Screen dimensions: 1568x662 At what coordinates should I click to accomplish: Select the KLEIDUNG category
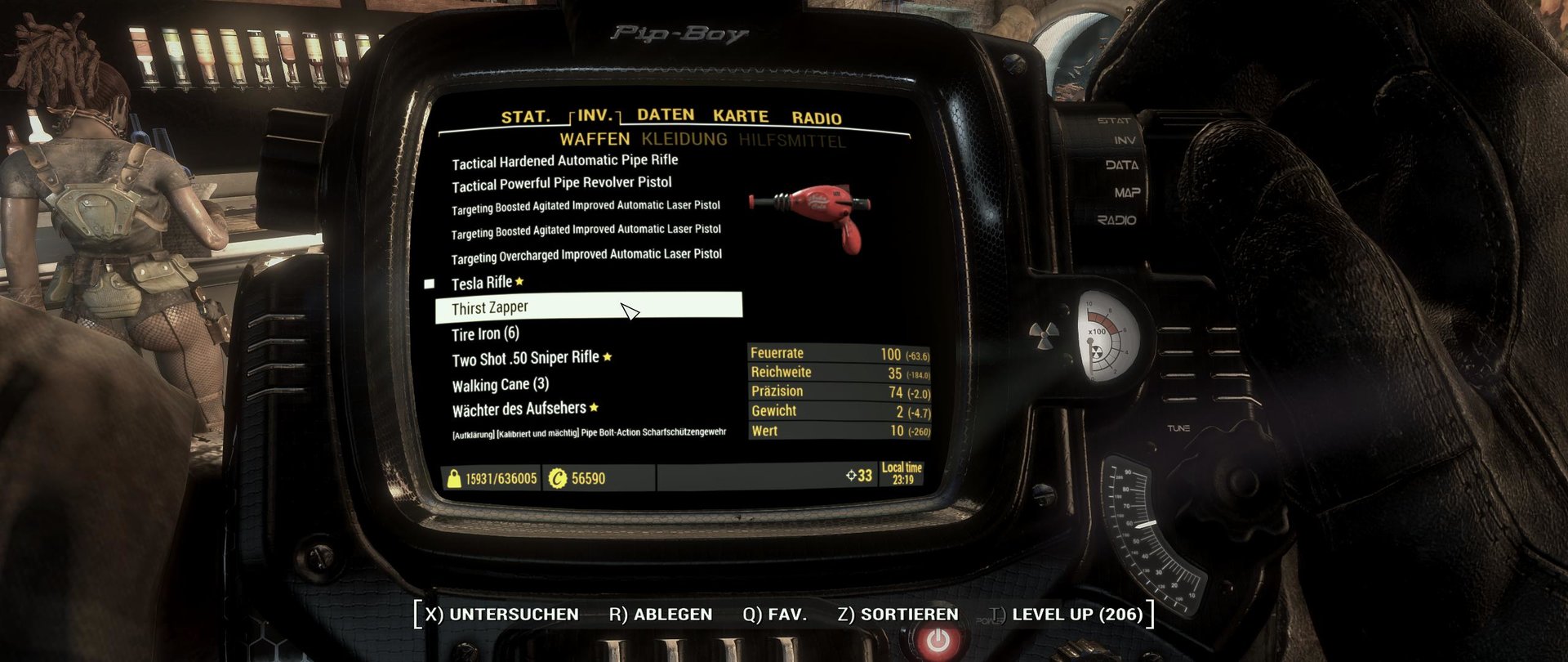[x=684, y=139]
